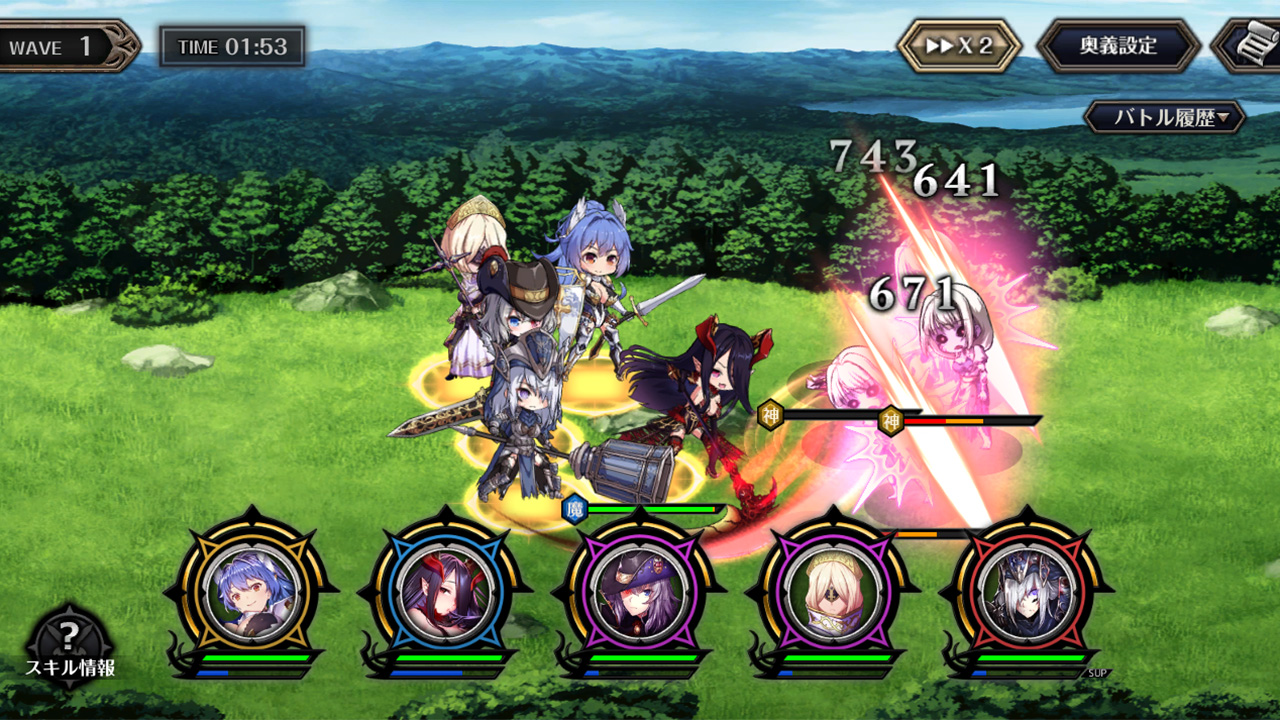Choose the hat-wearing silver-haired girl portrait
This screenshot has width=1280, height=720.
638,590
